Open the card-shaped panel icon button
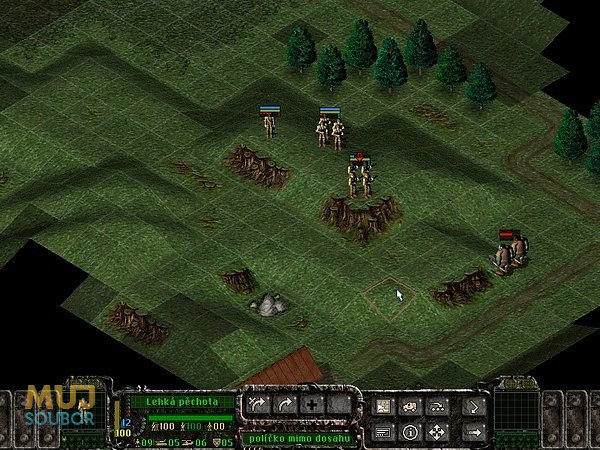Viewport: 600px width, 450px height. pyautogui.click(x=383, y=433)
